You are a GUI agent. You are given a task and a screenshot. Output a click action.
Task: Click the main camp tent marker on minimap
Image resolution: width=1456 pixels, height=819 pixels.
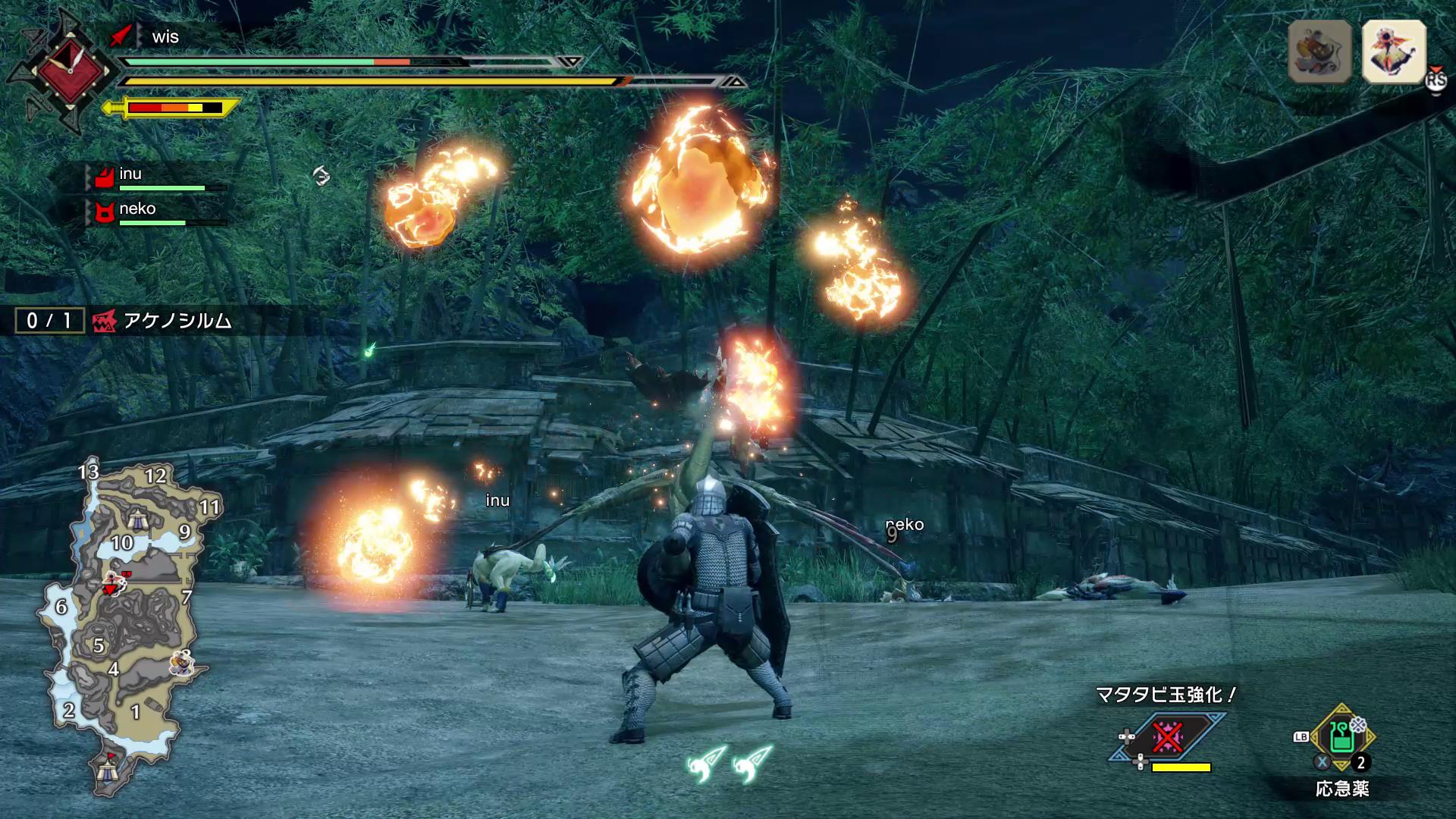point(107,771)
